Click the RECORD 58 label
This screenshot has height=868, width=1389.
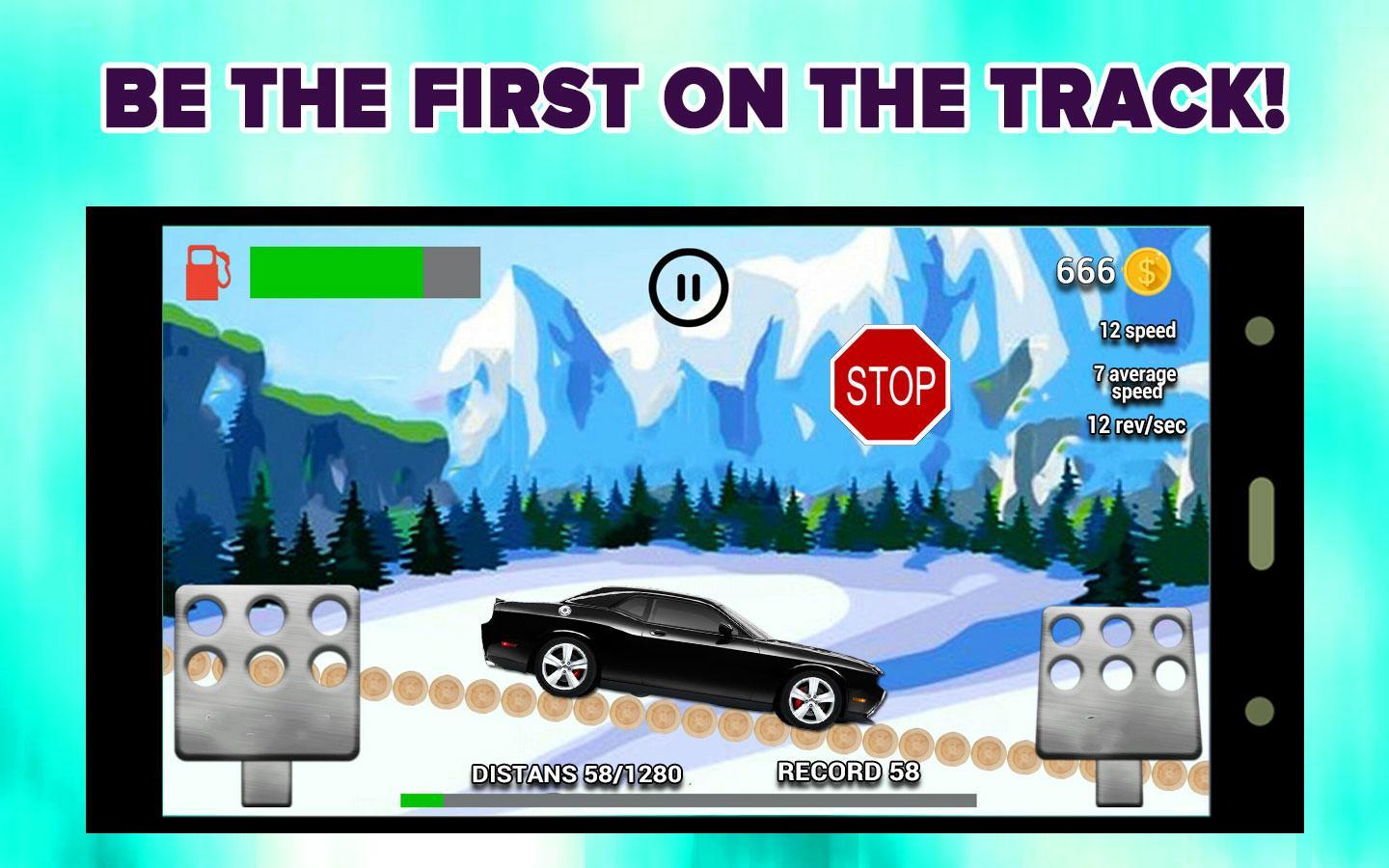pyautogui.click(x=846, y=772)
